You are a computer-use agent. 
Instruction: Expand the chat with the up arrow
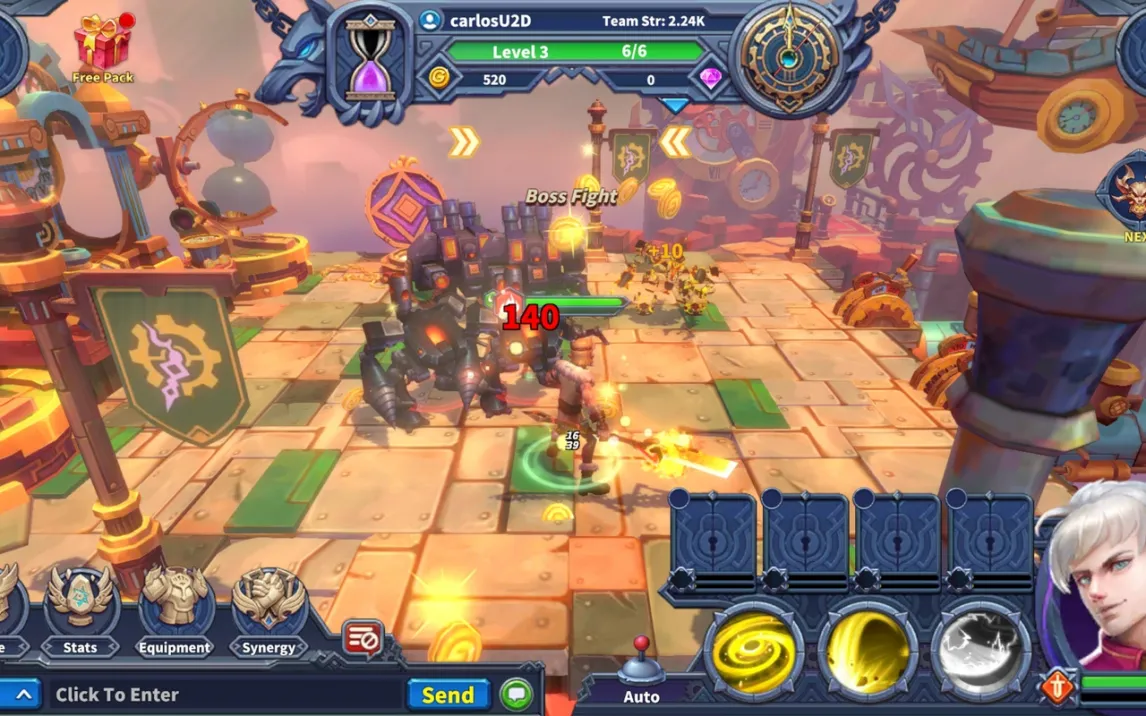(x=21, y=694)
